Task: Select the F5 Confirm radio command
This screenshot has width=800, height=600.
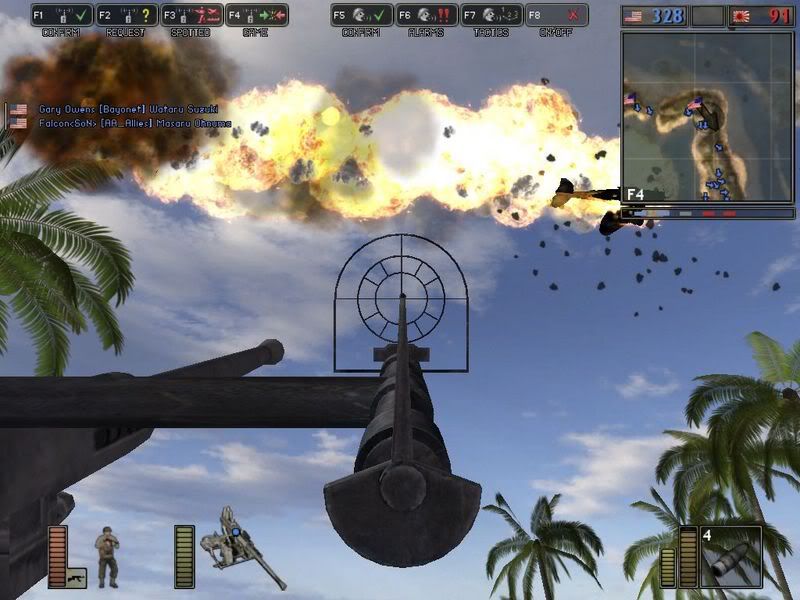Action: tap(361, 16)
